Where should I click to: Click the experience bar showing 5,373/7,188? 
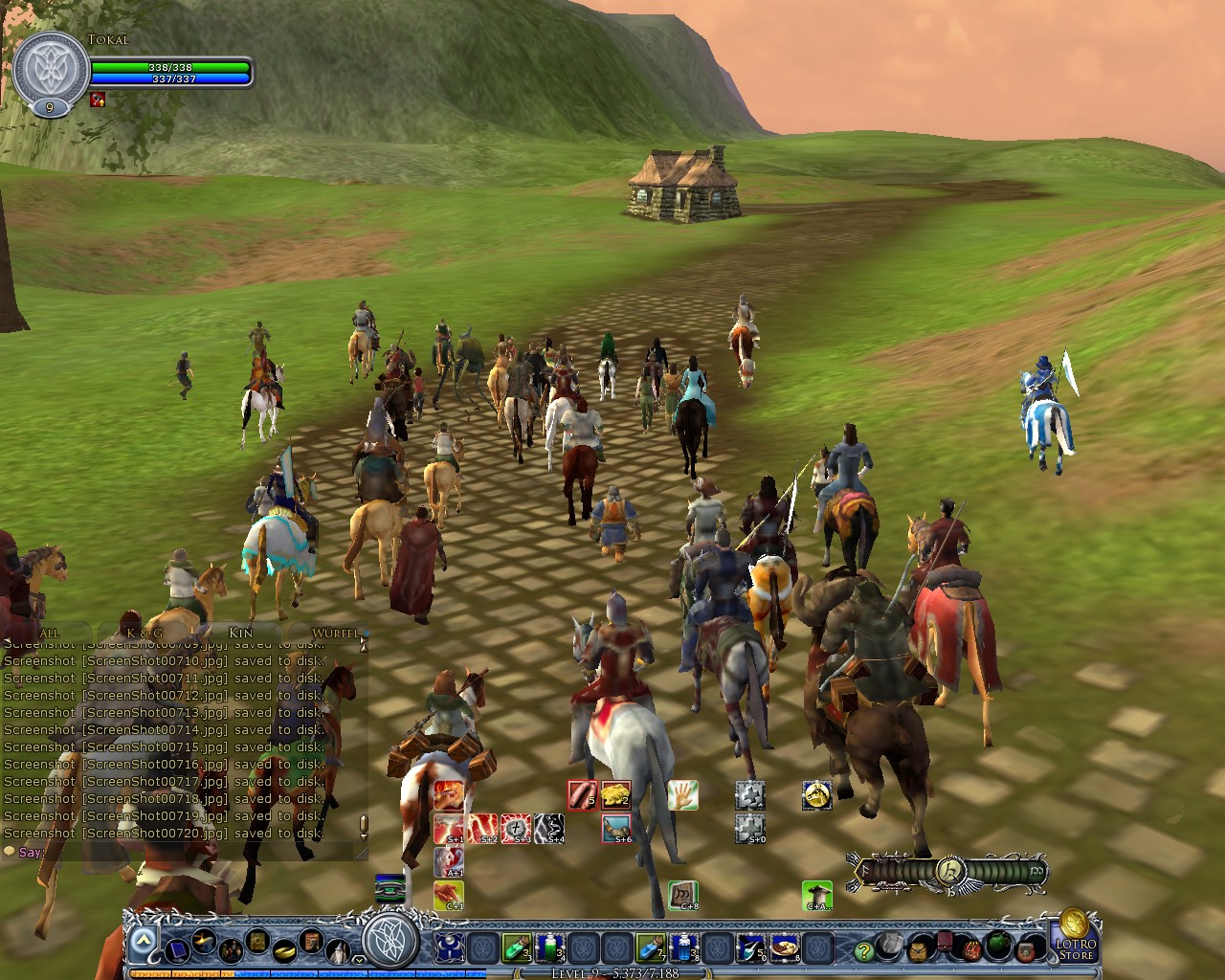pyautogui.click(x=612, y=970)
